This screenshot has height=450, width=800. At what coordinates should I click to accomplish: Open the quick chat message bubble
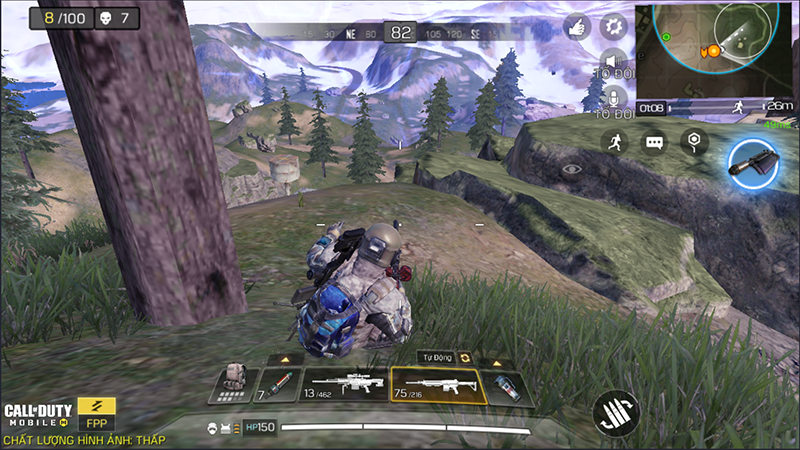(x=654, y=143)
